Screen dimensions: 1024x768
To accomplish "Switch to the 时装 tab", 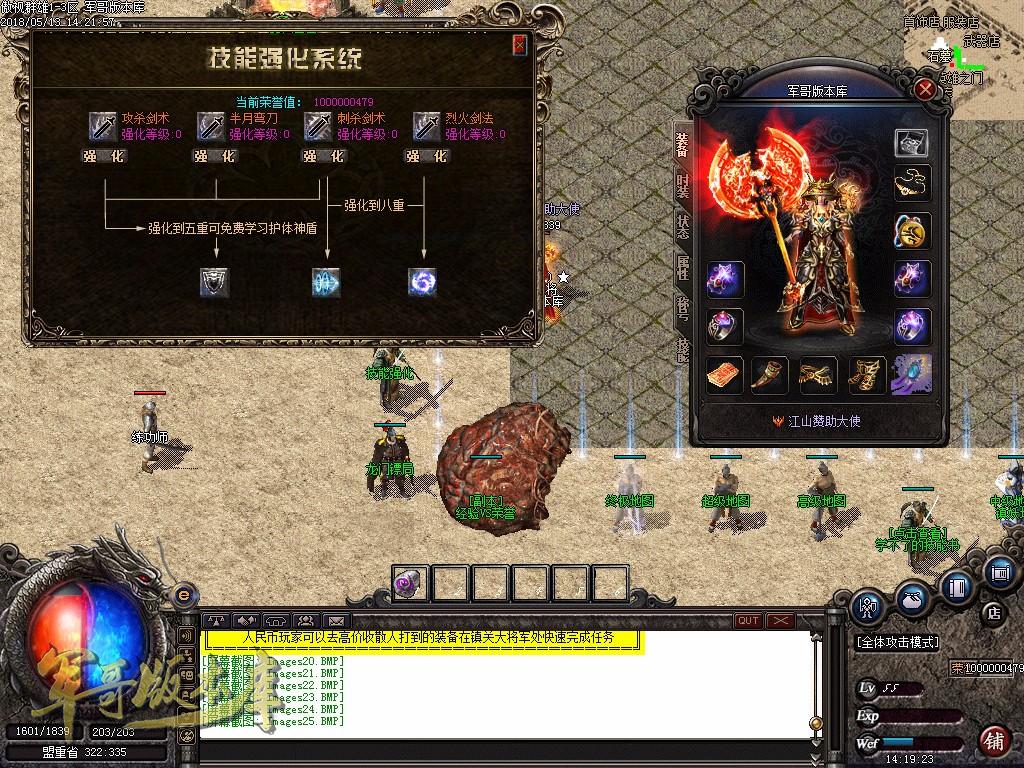I will [683, 185].
